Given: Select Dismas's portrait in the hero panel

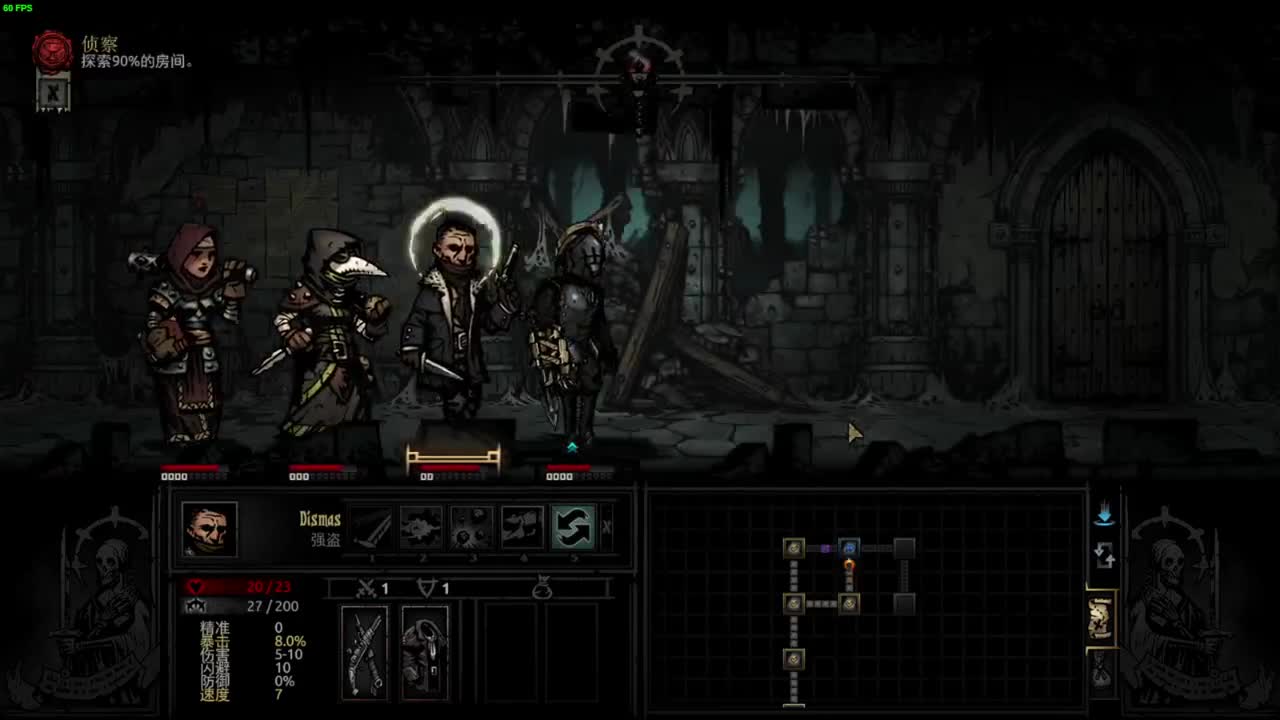Looking at the screenshot, I should pyautogui.click(x=210, y=528).
